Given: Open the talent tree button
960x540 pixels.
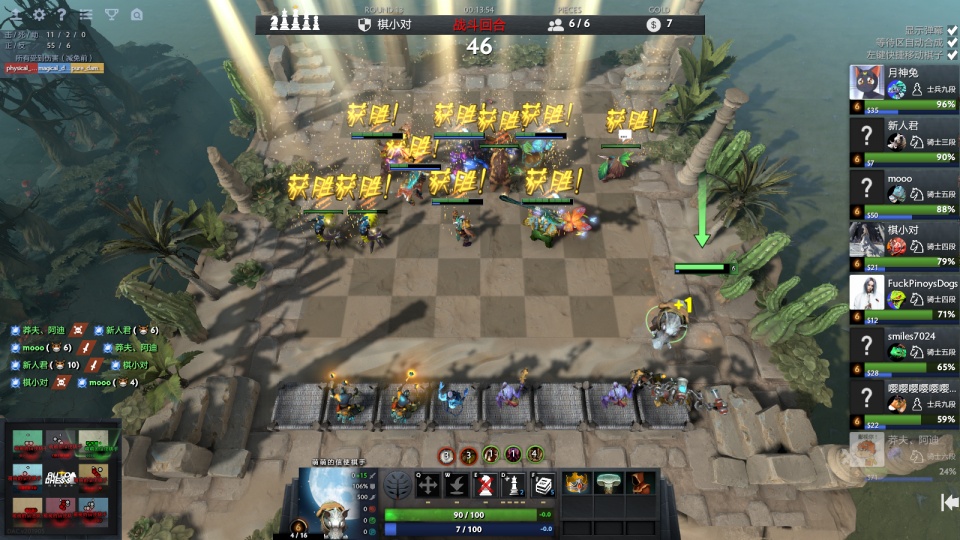Looking at the screenshot, I should 398,486.
